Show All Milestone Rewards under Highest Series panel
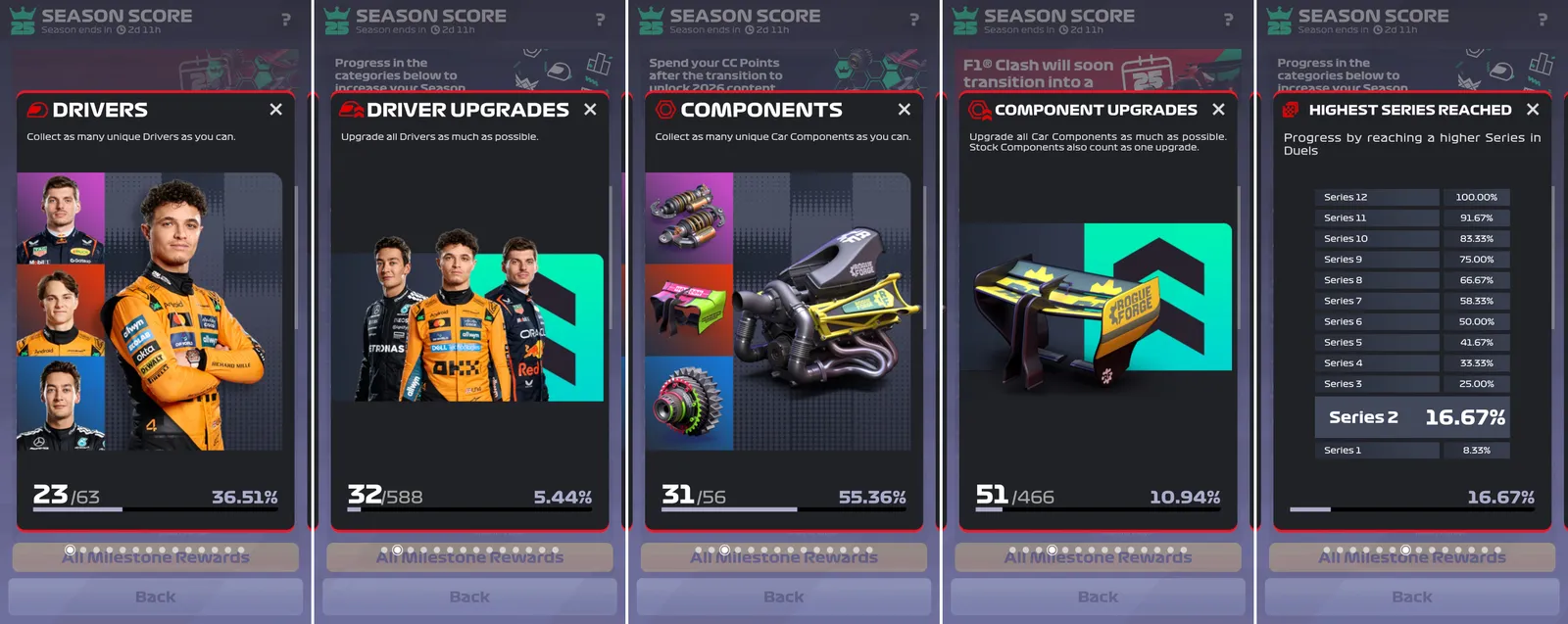Screen dimensions: 1568x624 [1412, 558]
